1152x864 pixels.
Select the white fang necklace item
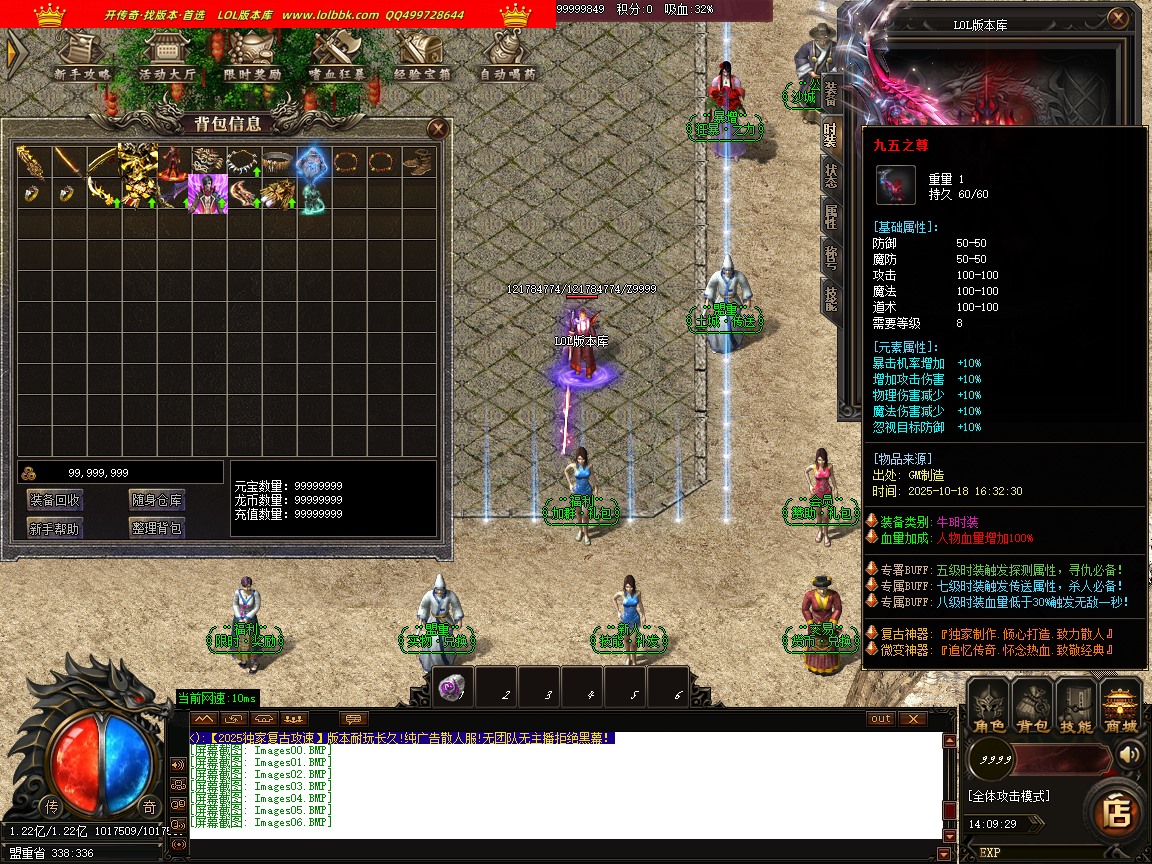243,160
